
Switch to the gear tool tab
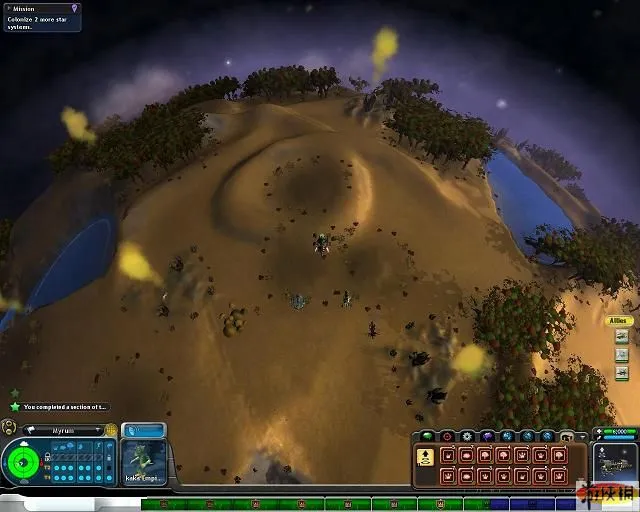[x=467, y=437]
